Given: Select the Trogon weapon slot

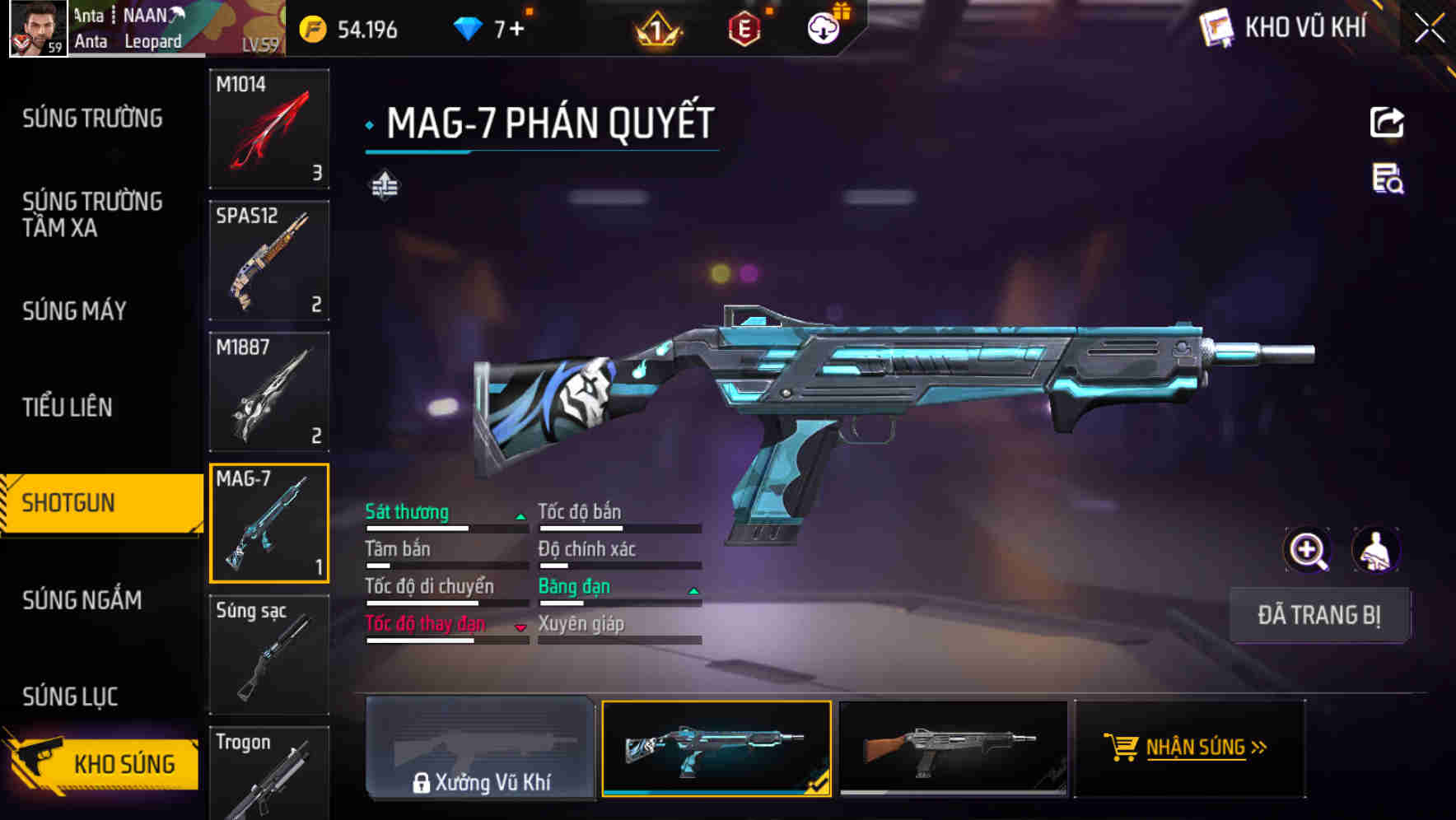Looking at the screenshot, I should point(269,772).
